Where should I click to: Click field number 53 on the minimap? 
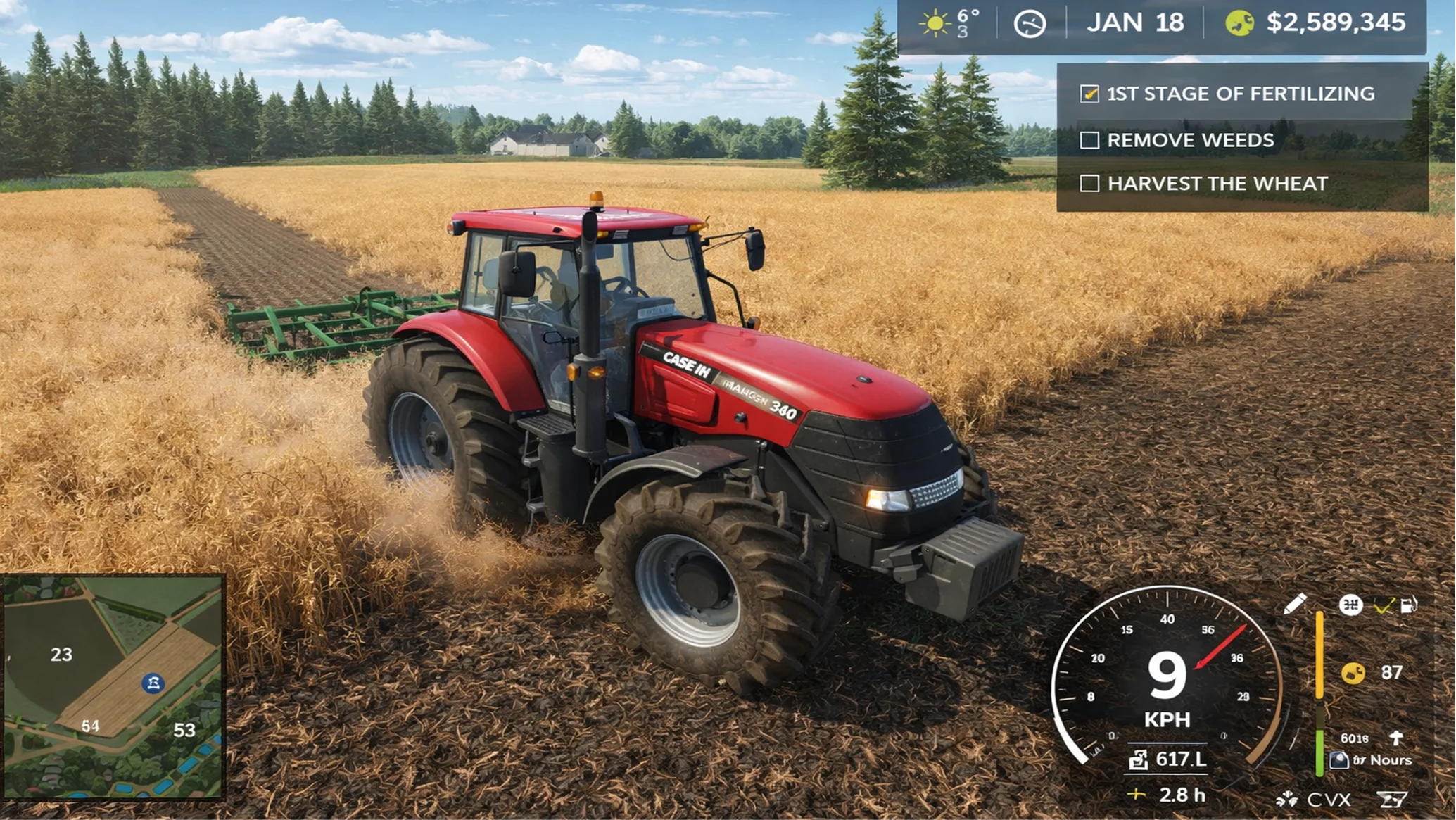[x=184, y=730]
